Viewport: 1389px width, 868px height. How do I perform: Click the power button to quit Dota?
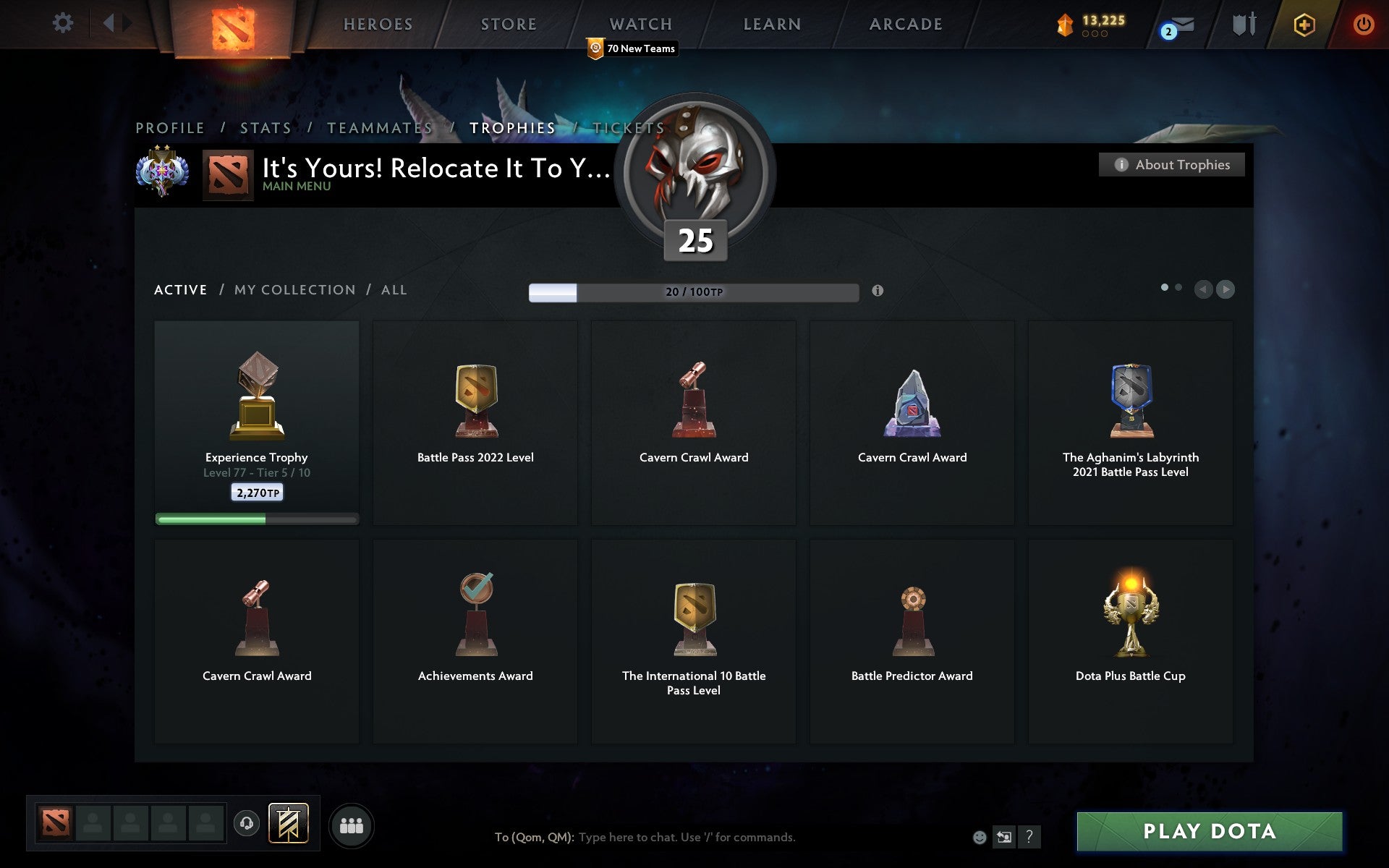click(1362, 22)
